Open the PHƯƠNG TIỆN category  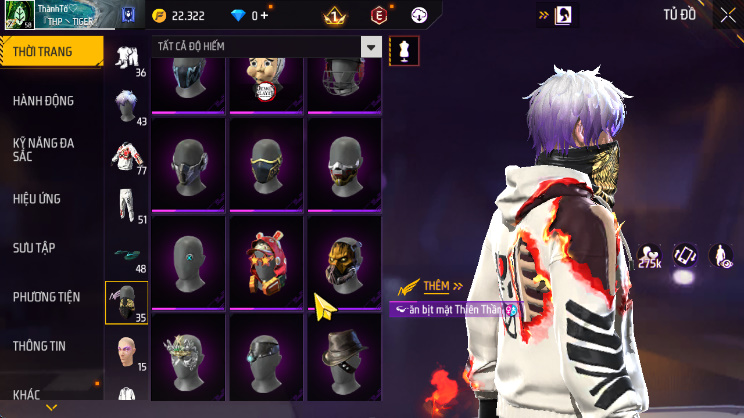[46, 297]
